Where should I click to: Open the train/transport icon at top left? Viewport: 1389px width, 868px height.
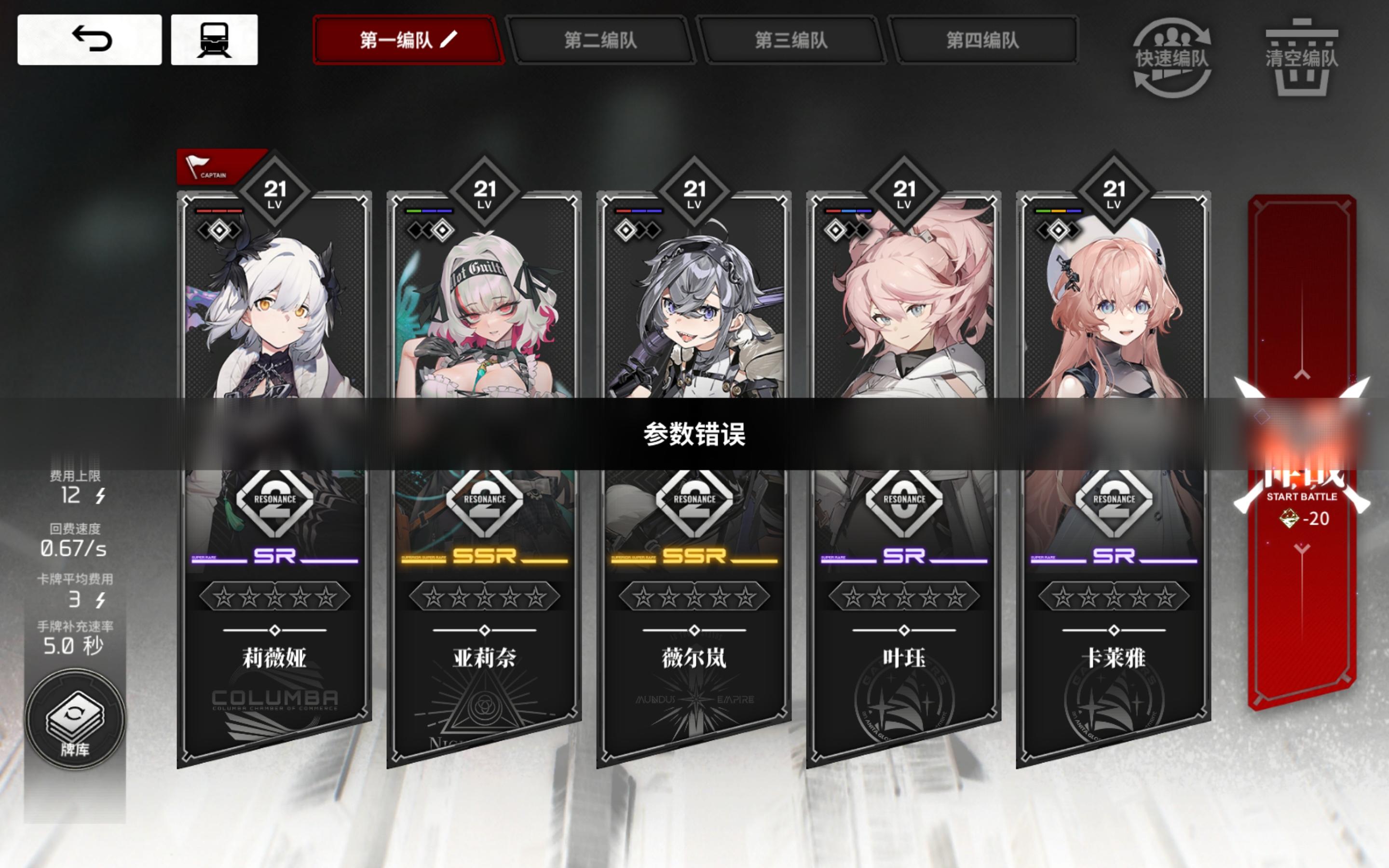(220, 40)
